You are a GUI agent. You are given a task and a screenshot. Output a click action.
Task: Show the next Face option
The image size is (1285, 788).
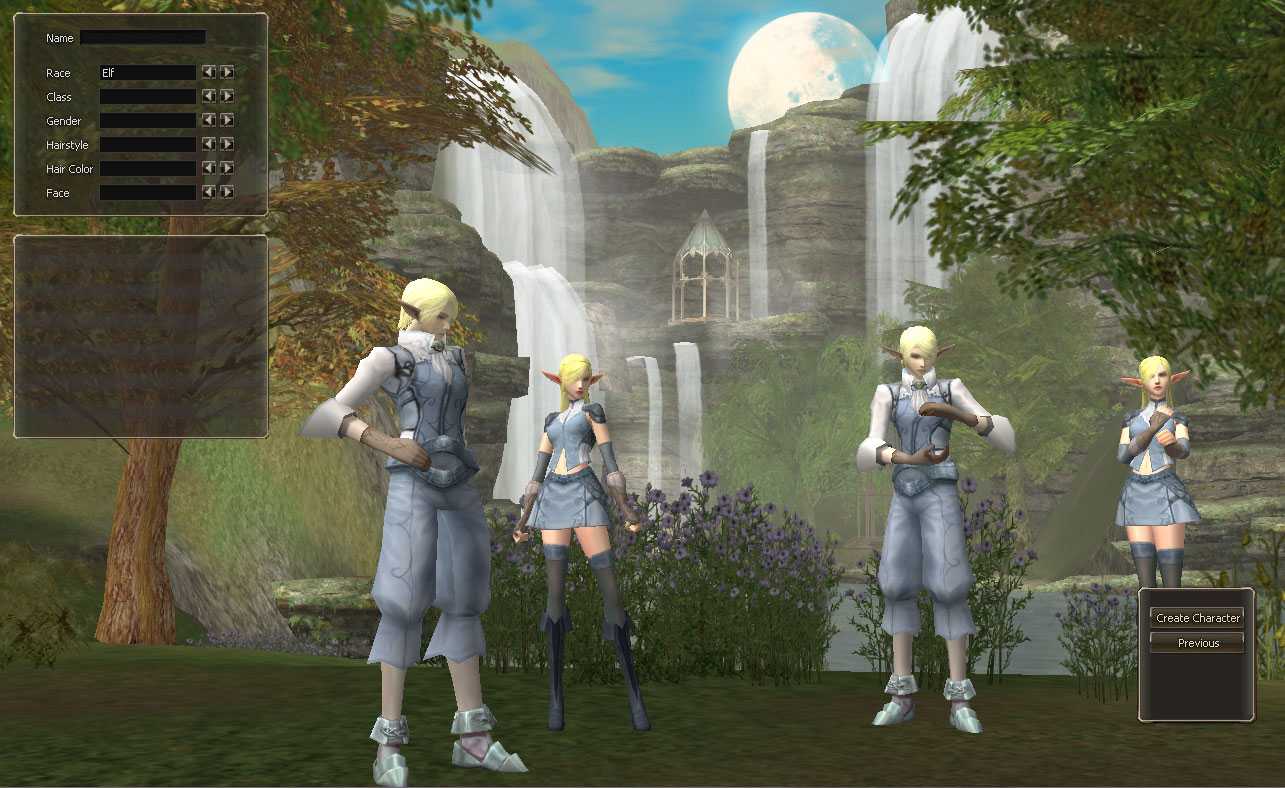click(227, 192)
